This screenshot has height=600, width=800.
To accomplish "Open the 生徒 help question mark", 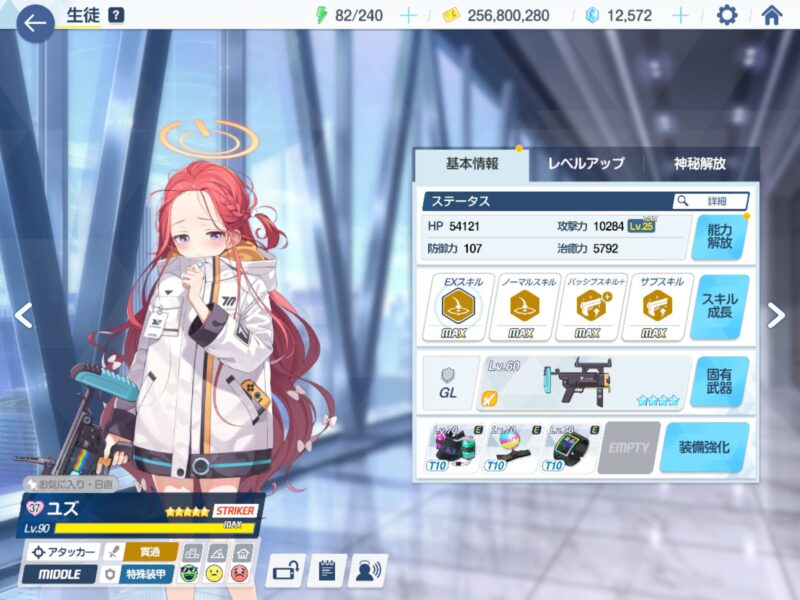I will click(x=116, y=15).
